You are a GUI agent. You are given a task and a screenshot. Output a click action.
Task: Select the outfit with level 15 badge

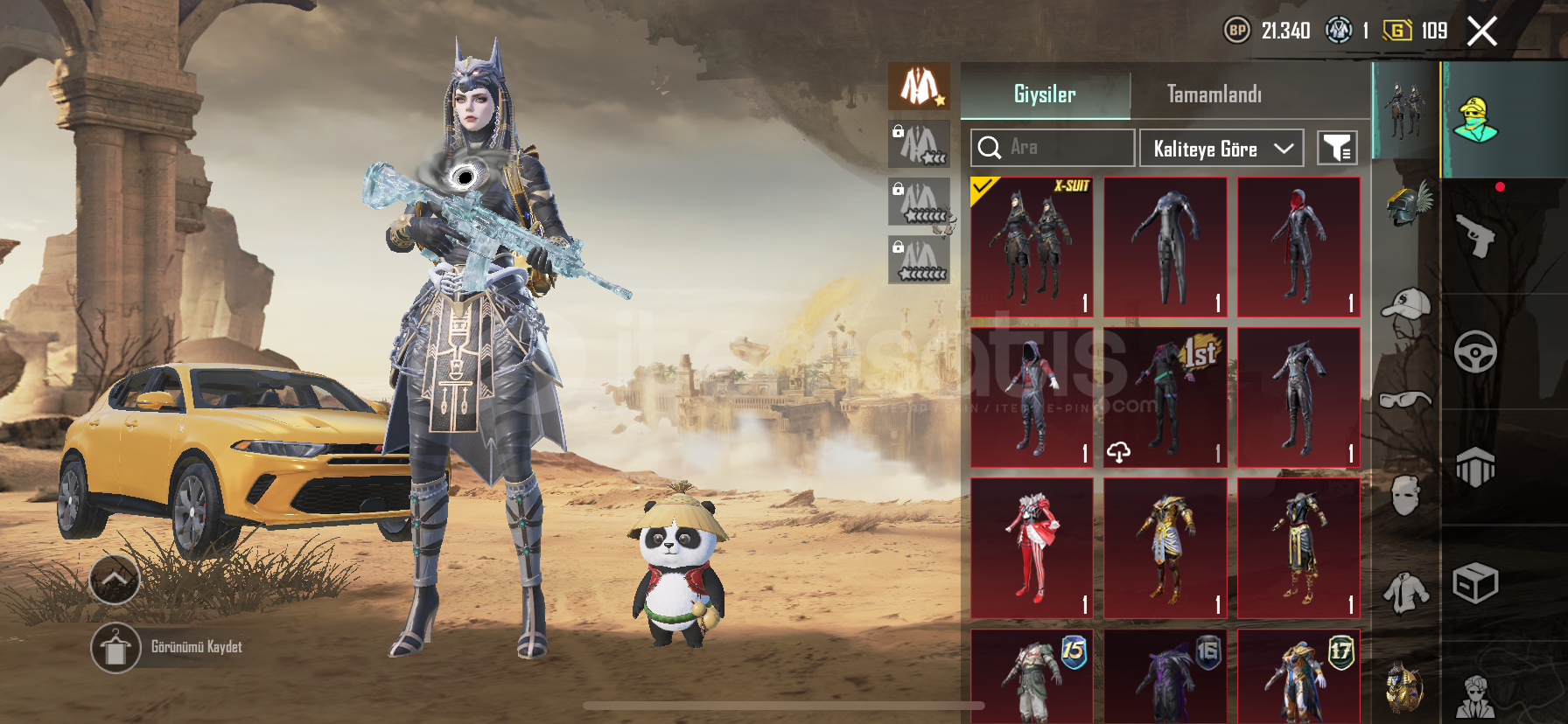pos(1032,677)
